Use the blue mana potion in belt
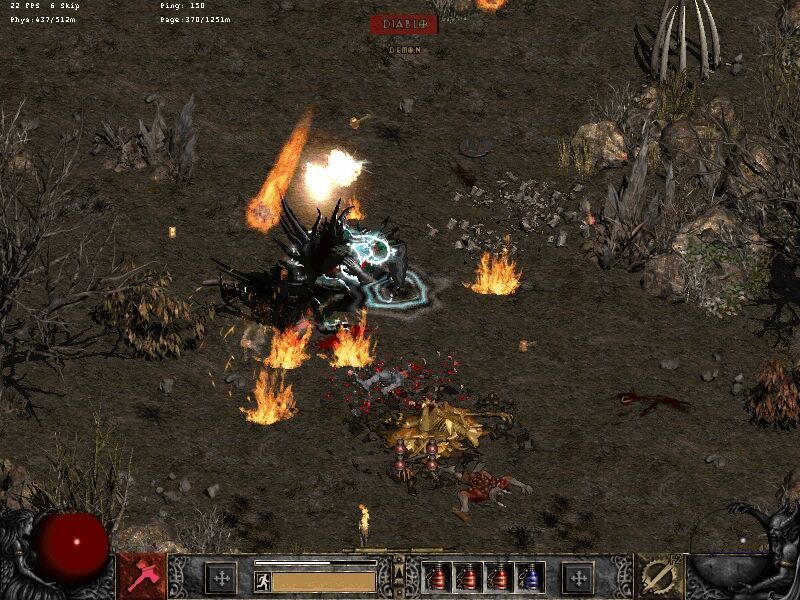This screenshot has width=800, height=600. point(530,577)
